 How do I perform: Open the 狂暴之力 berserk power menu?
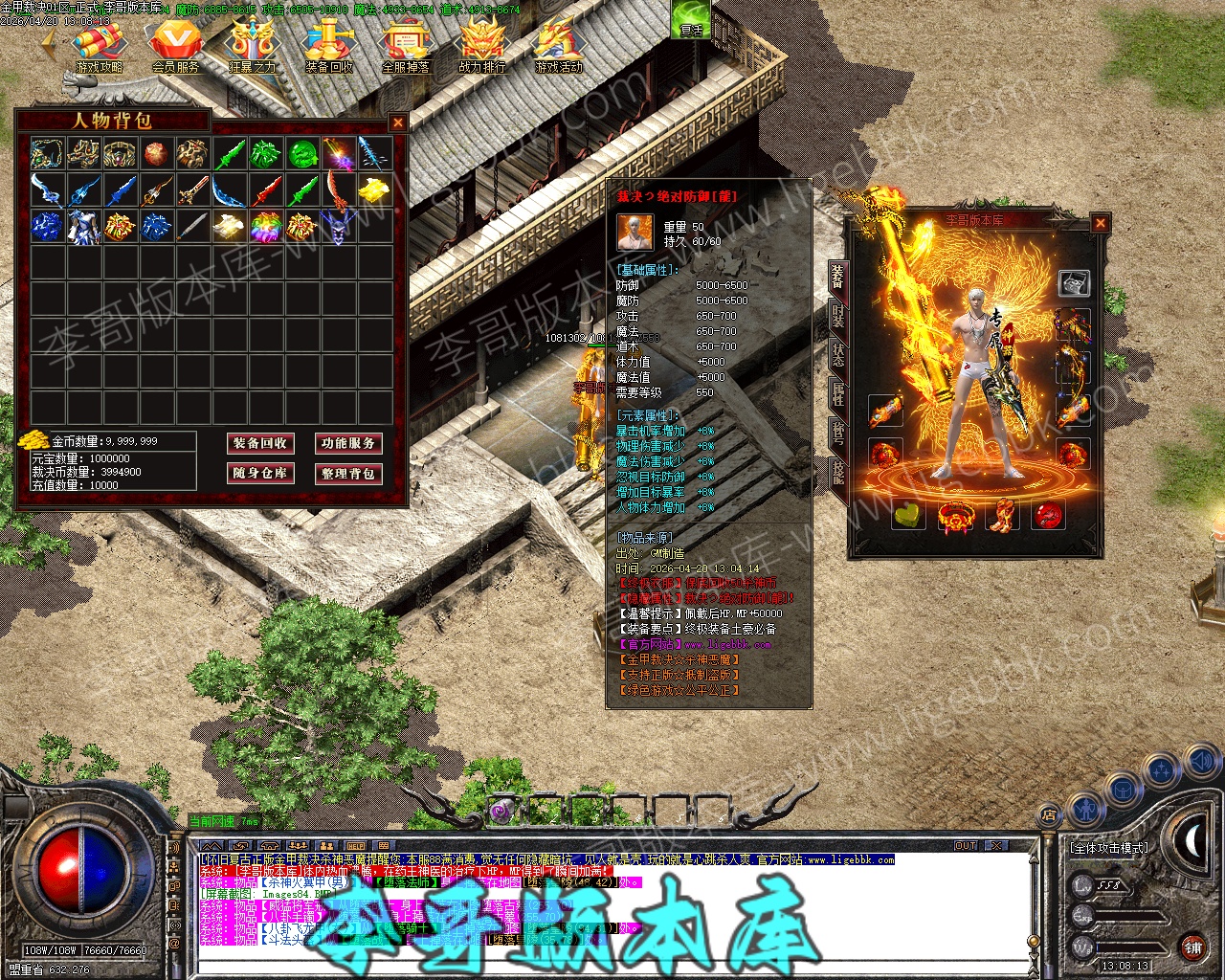point(253,46)
